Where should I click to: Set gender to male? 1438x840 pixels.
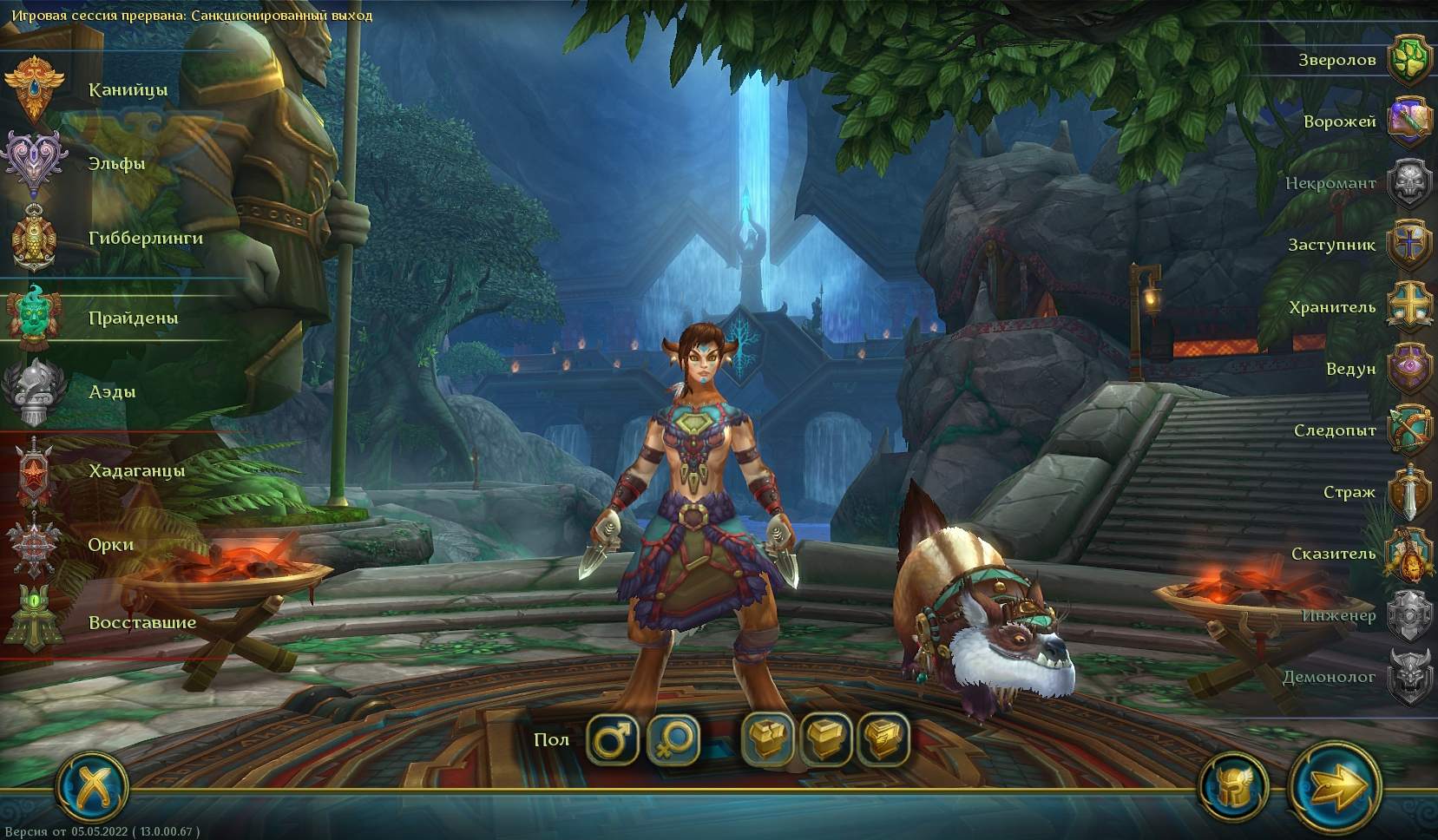coord(613,740)
